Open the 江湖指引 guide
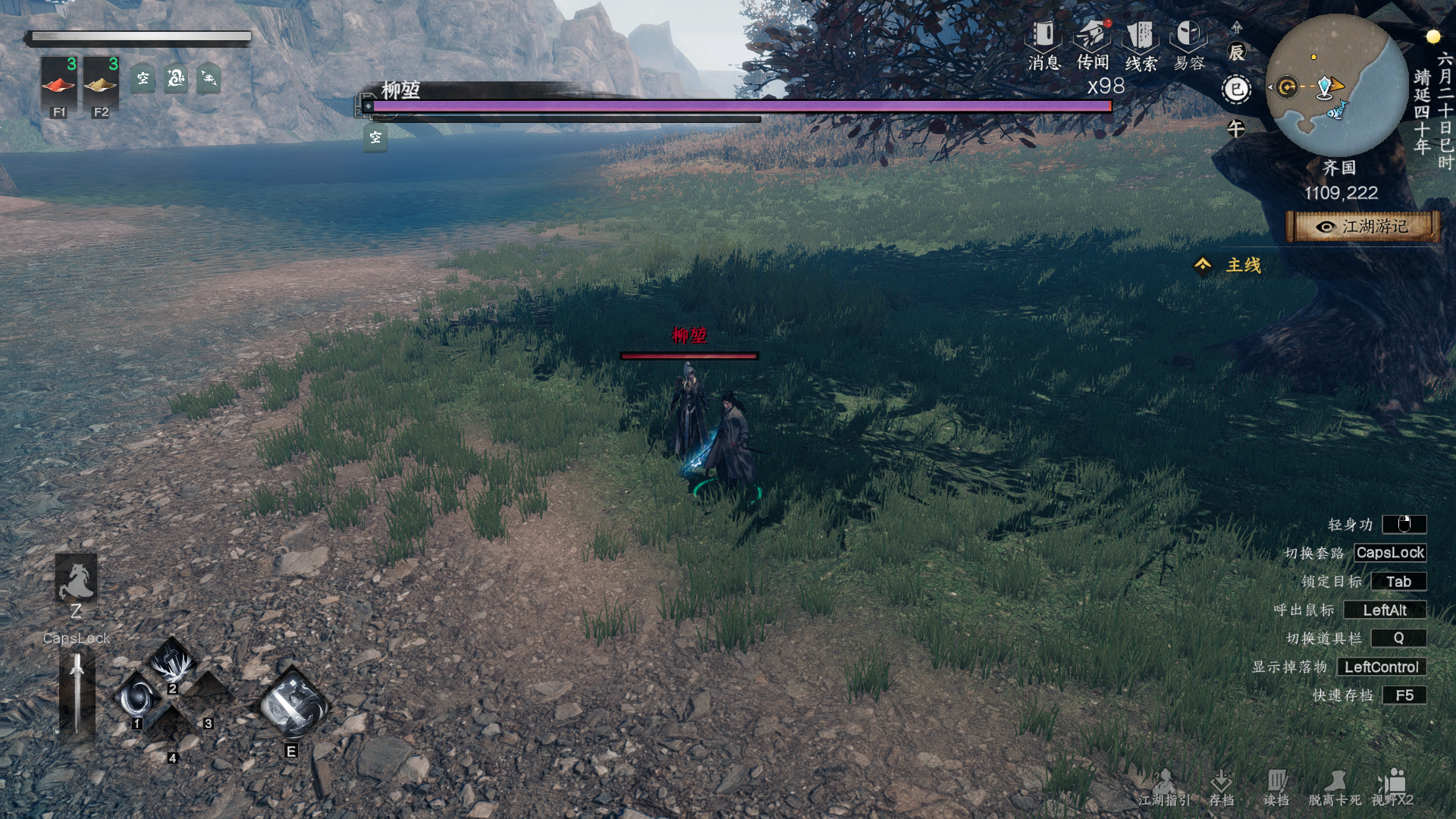 coord(1164,788)
